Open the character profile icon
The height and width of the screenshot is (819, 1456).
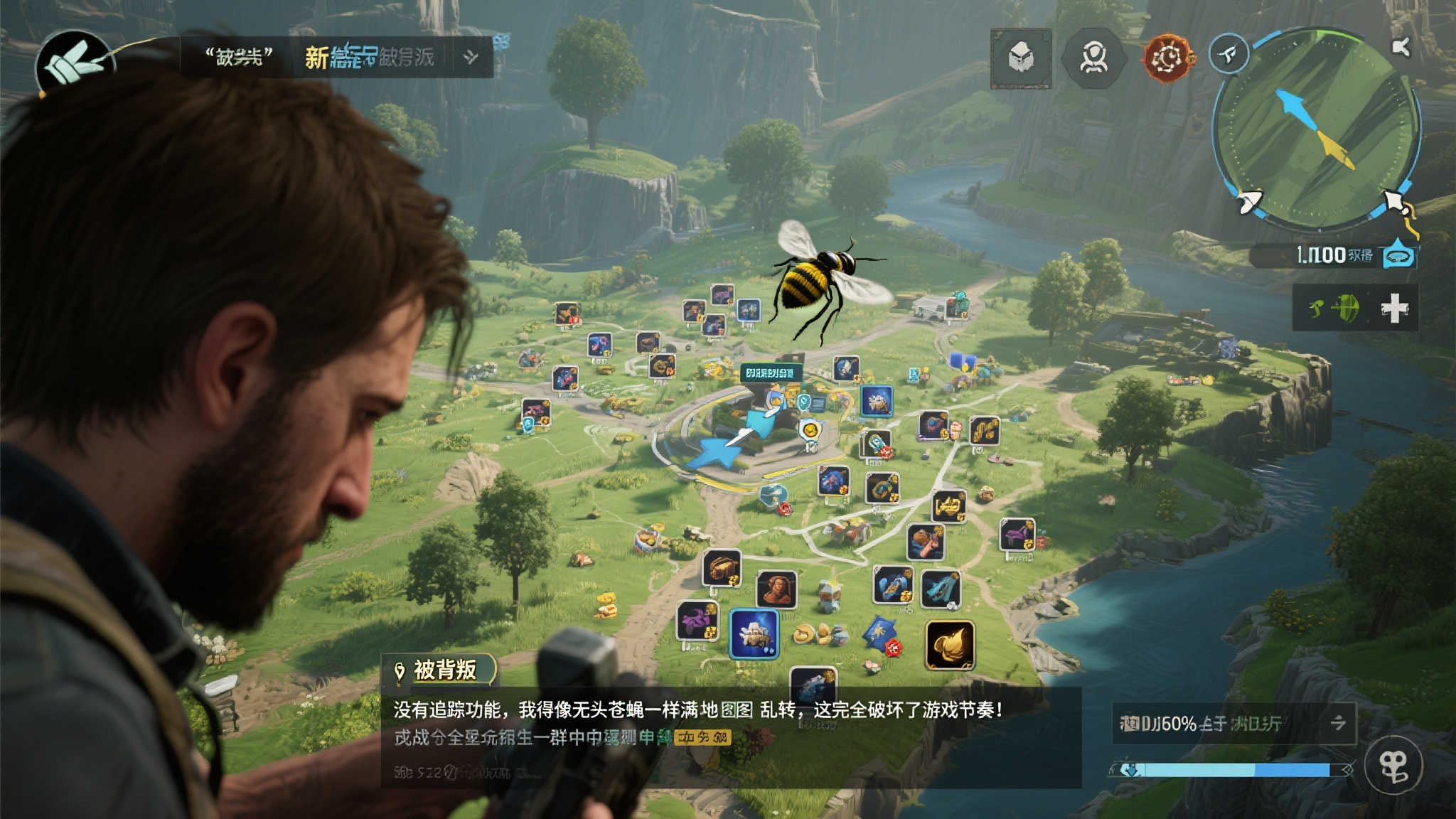click(x=1094, y=59)
